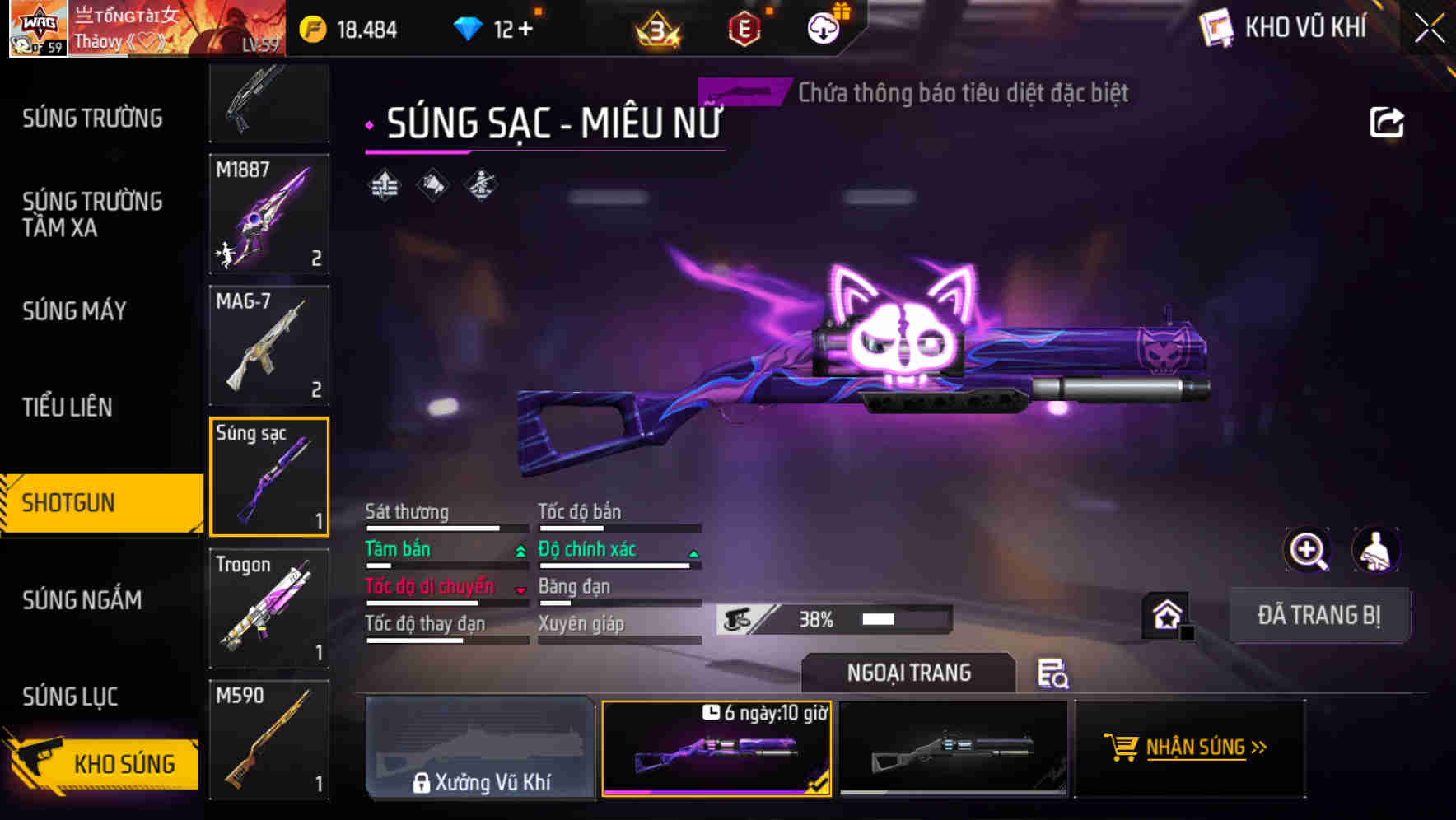
Task: Select the M1887 weapon thumbnail
Action: point(268,215)
